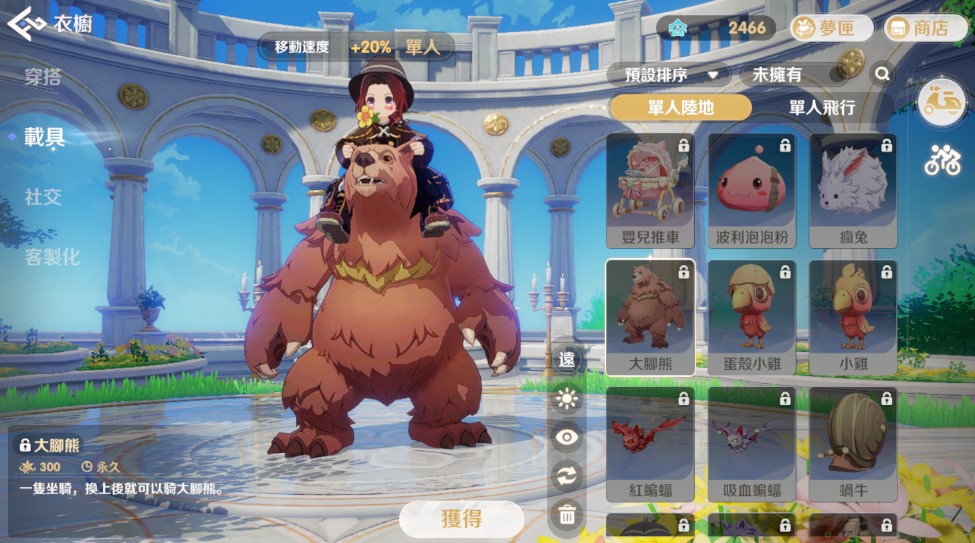Viewport: 975px width, 543px height.
Task: Select the 社交 menu entry
Action: coord(43,197)
